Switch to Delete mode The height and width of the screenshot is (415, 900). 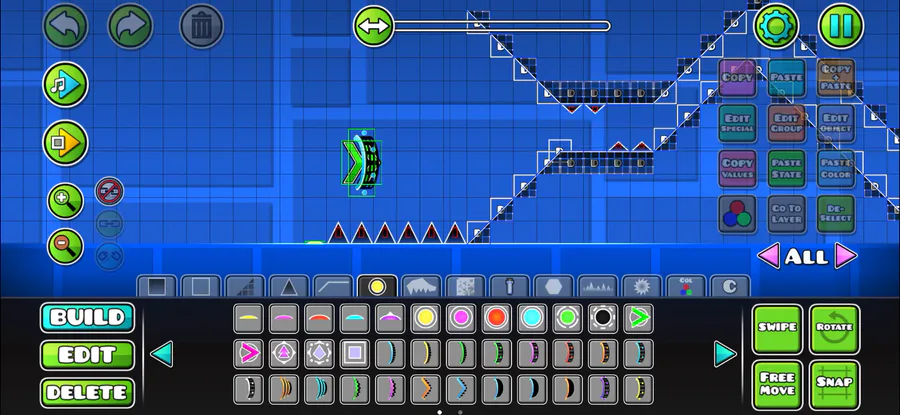coord(87,392)
